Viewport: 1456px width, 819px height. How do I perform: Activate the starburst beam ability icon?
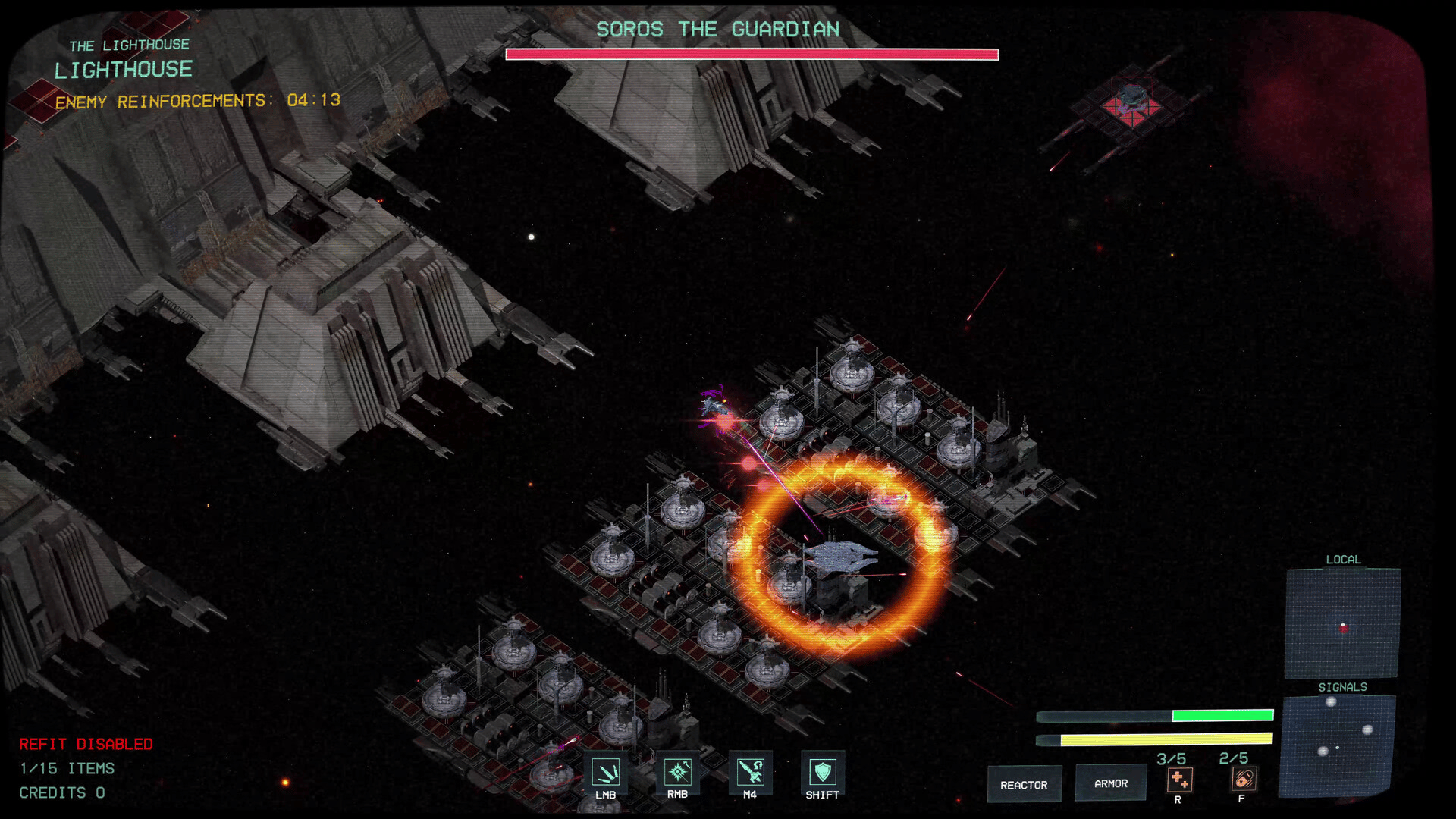(x=677, y=772)
